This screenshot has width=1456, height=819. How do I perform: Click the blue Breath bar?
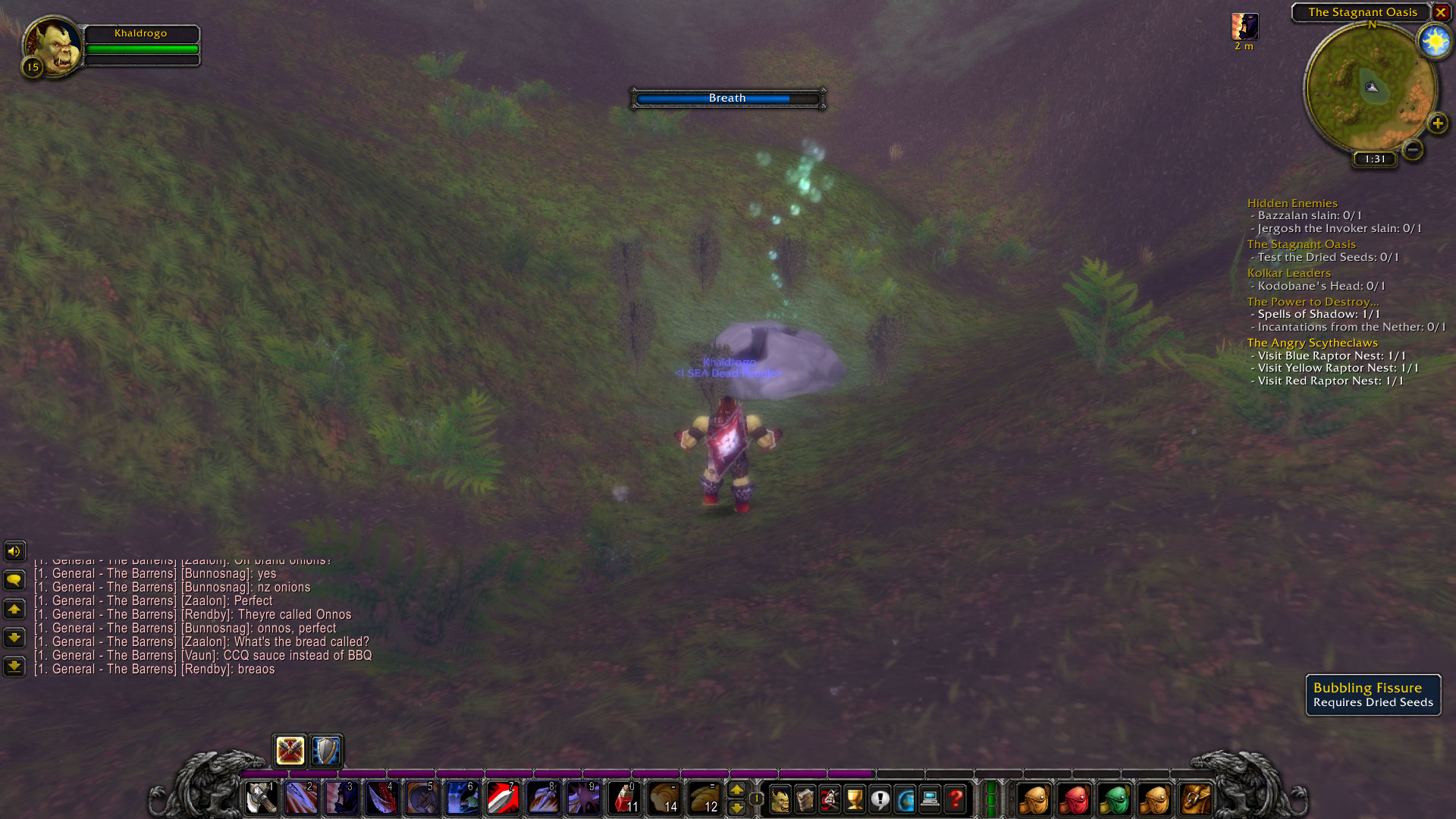pos(726,98)
